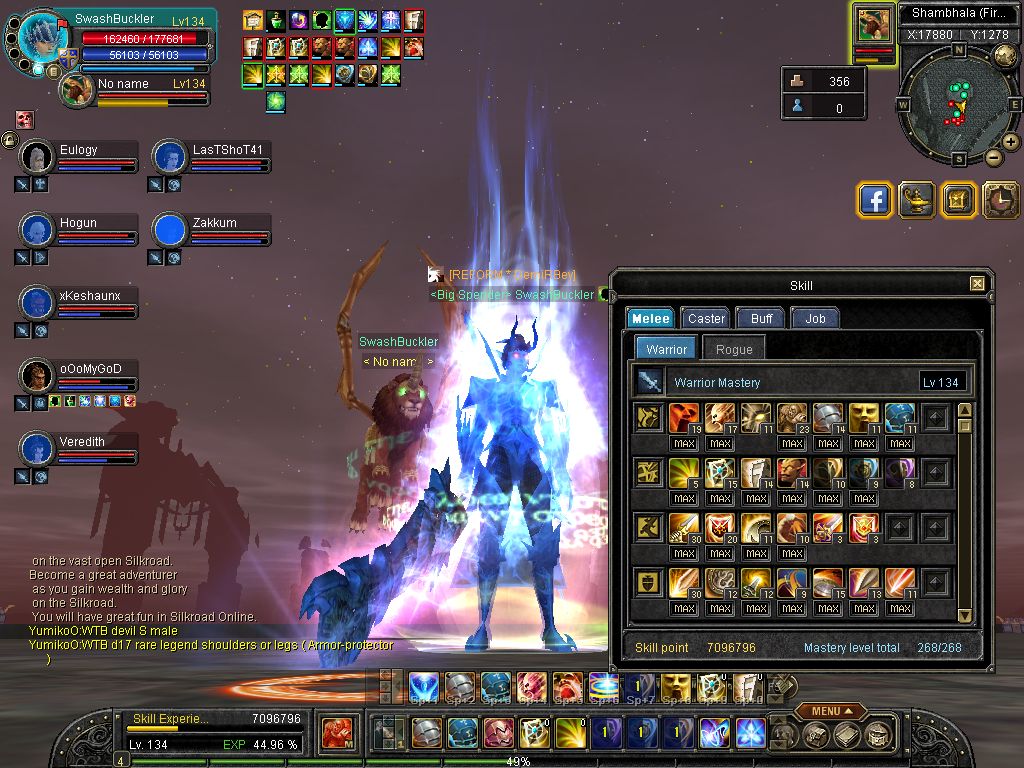Zoom out the minimap with minus button
This screenshot has width=1024, height=768.
click(x=994, y=157)
